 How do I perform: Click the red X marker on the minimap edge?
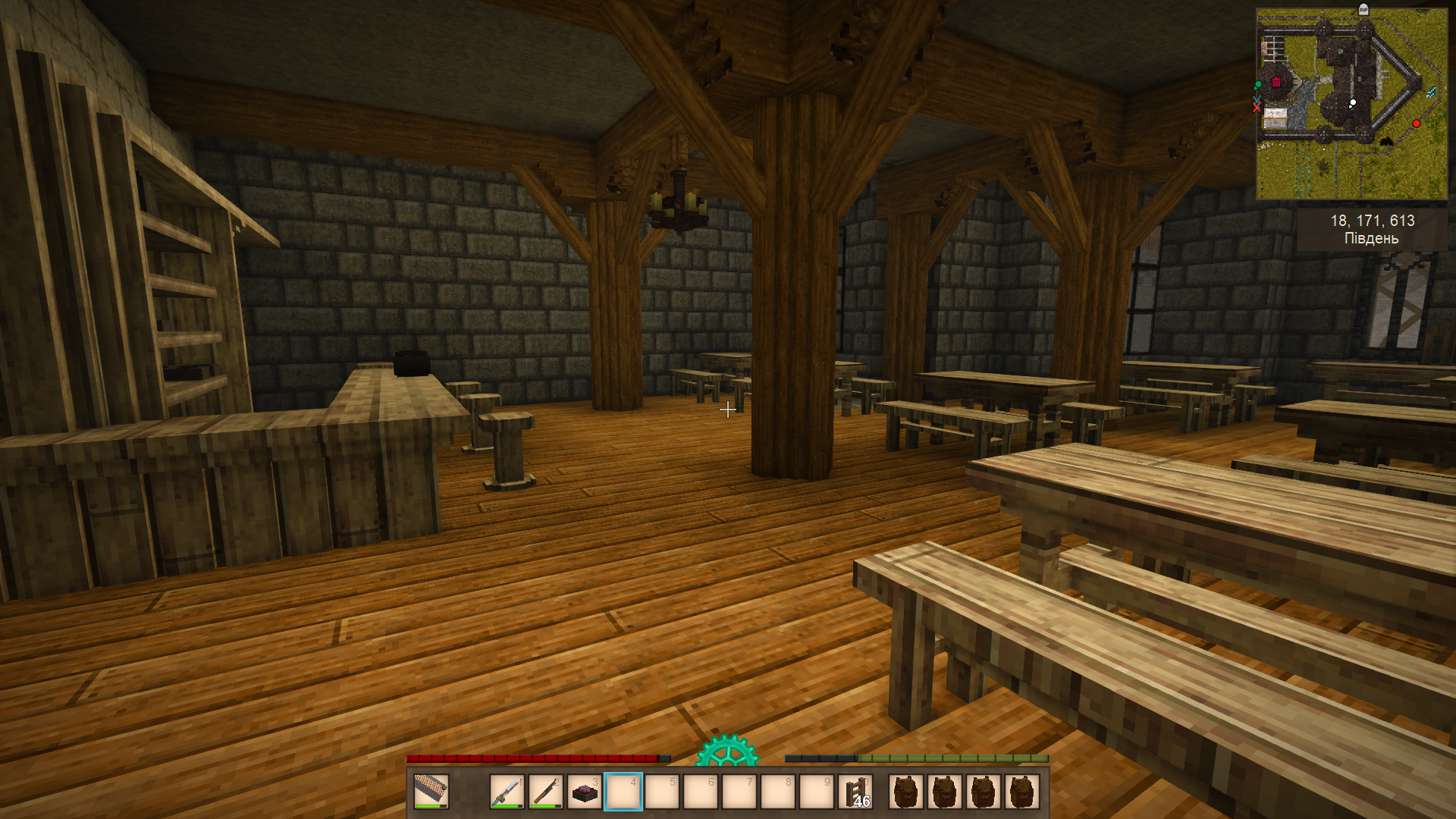click(x=1257, y=108)
